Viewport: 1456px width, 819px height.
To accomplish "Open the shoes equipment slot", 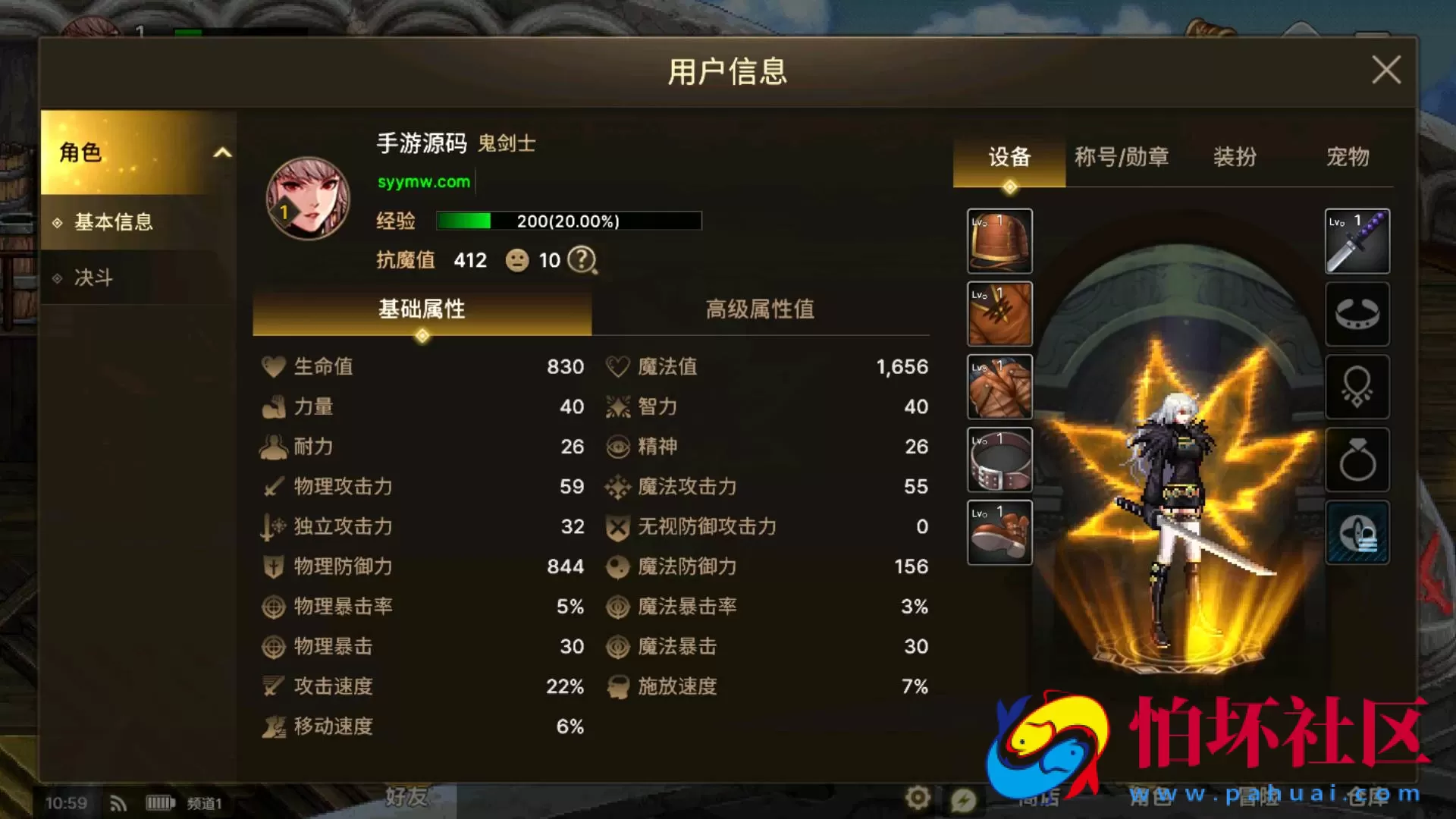I will pos(999,531).
